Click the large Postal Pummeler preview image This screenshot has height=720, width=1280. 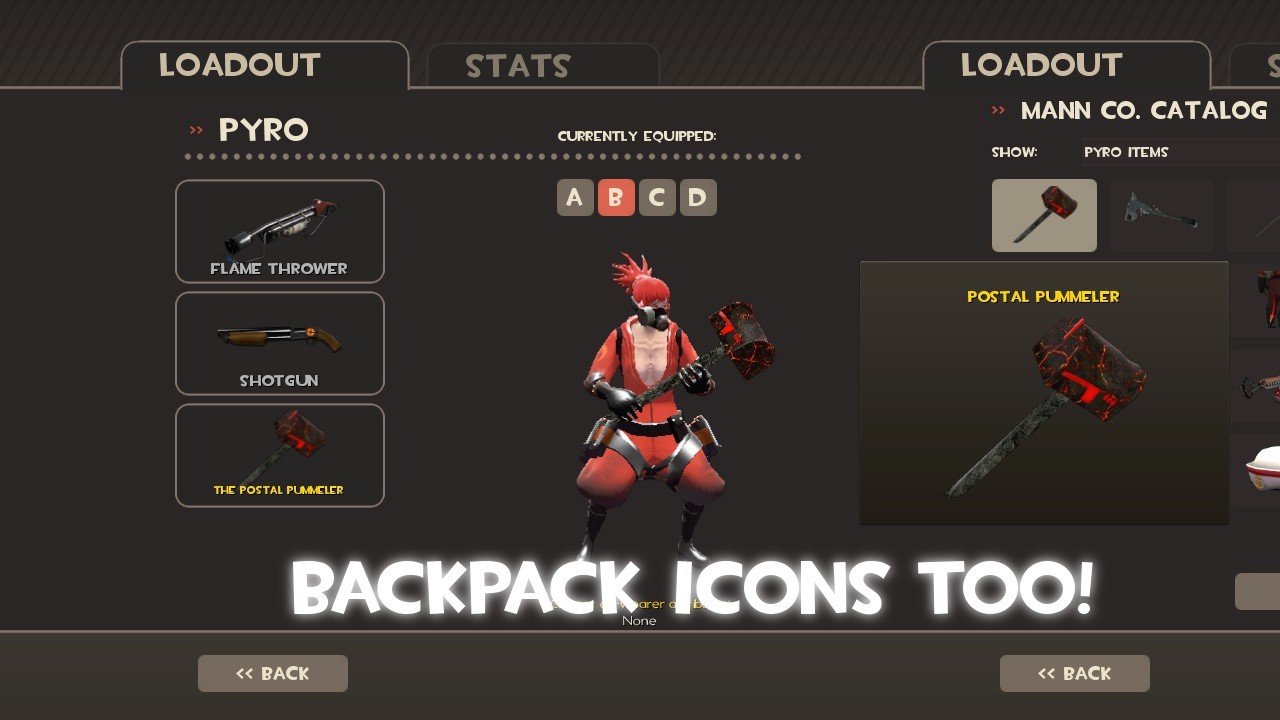point(1044,400)
